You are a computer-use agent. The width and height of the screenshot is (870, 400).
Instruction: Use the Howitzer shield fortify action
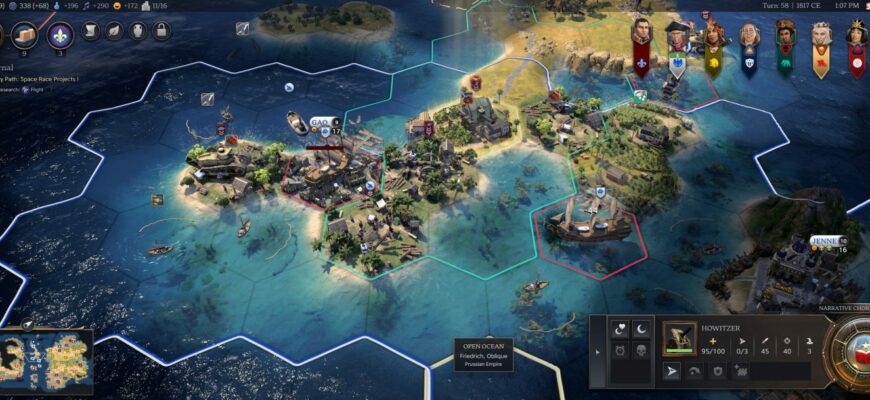click(x=717, y=372)
